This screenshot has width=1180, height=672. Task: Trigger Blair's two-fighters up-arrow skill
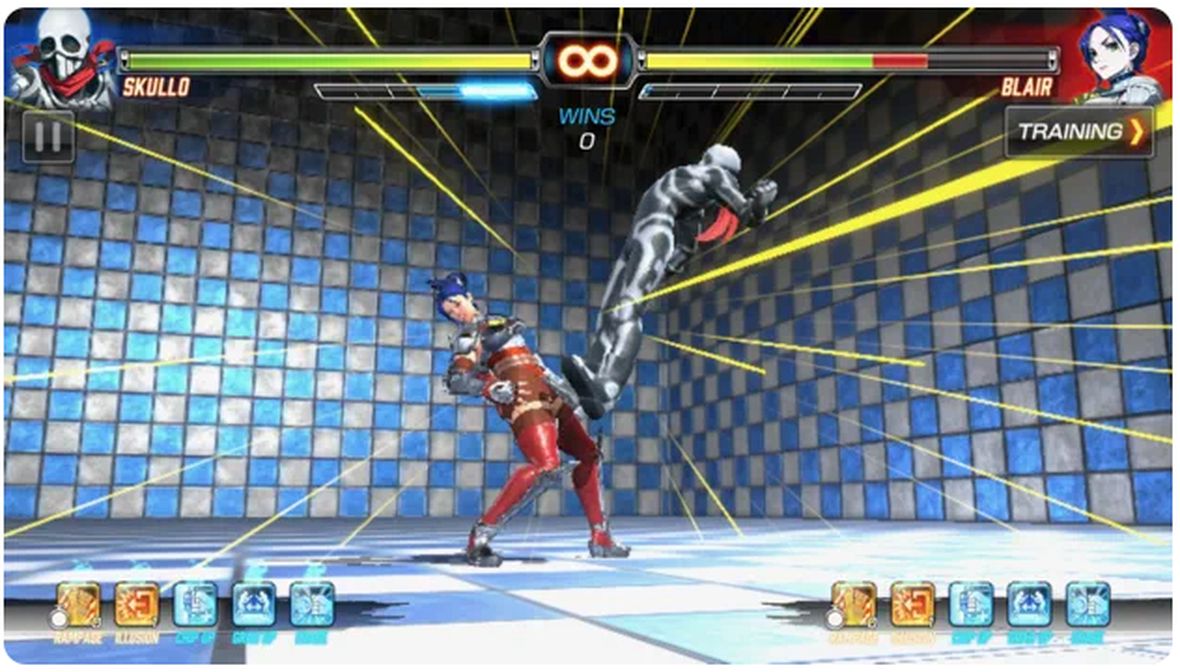click(x=1029, y=604)
